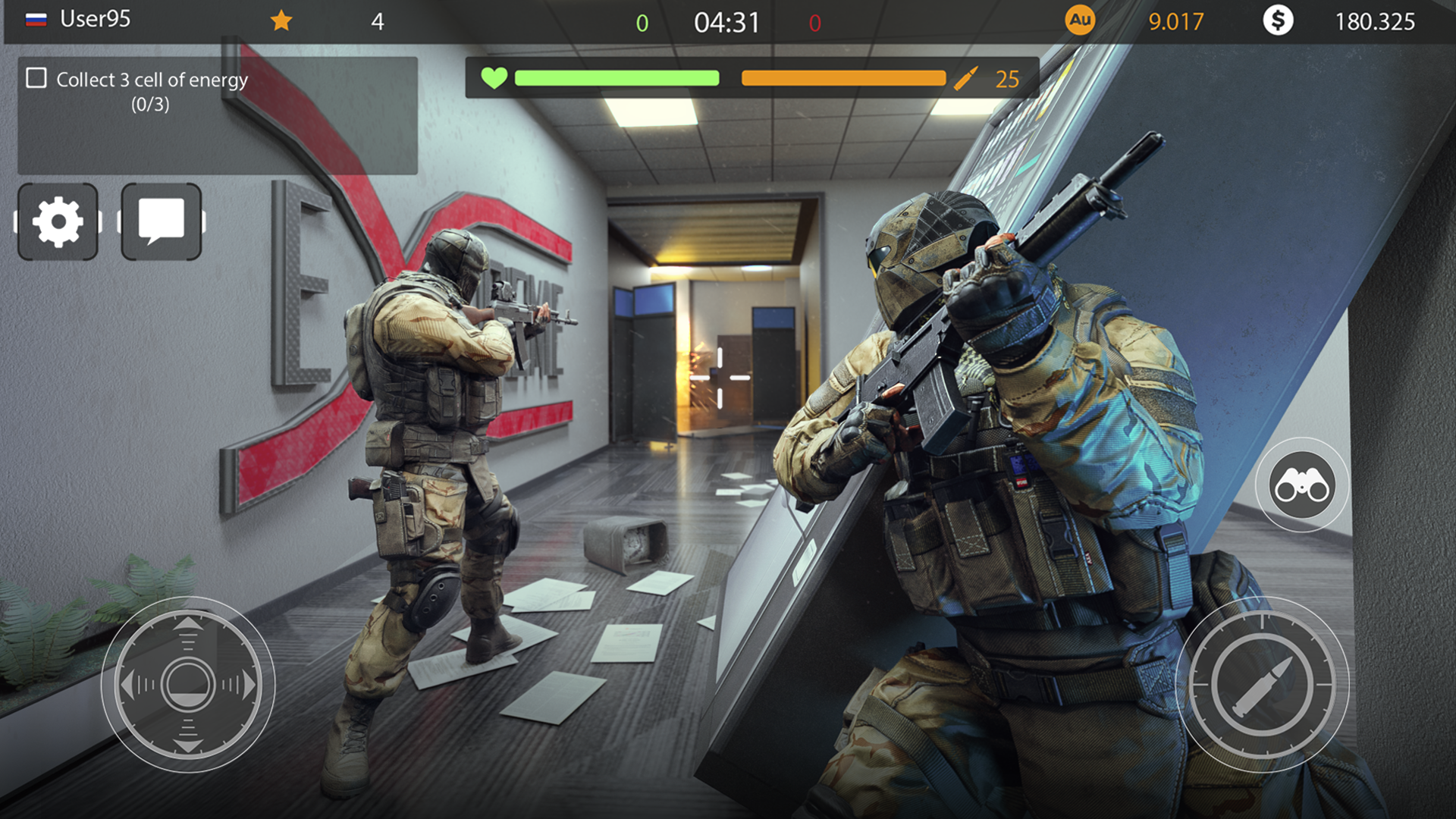
Task: Open the settings gear menu
Action: point(58,221)
